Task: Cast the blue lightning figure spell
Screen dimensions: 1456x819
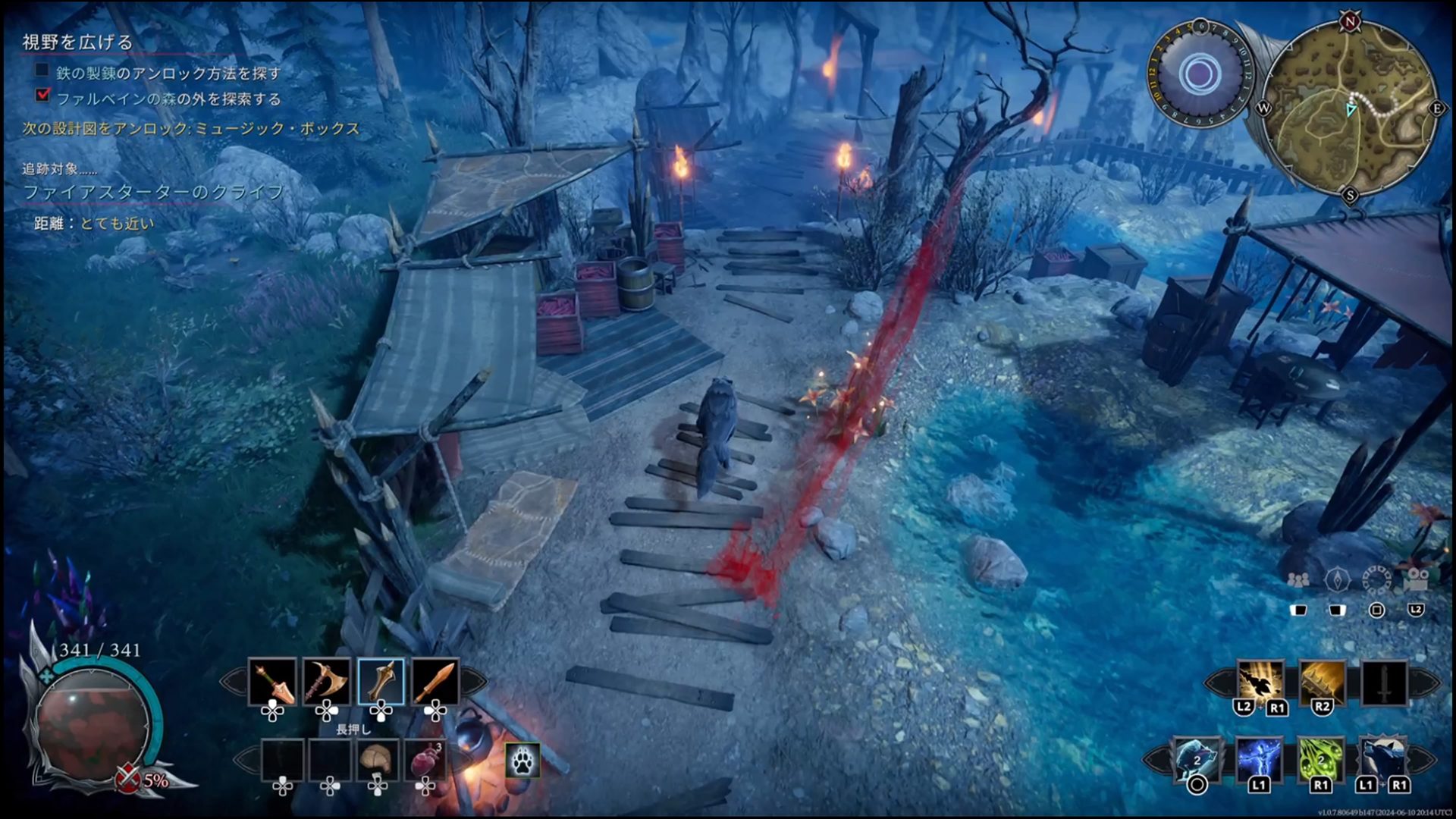Action: [x=1259, y=759]
